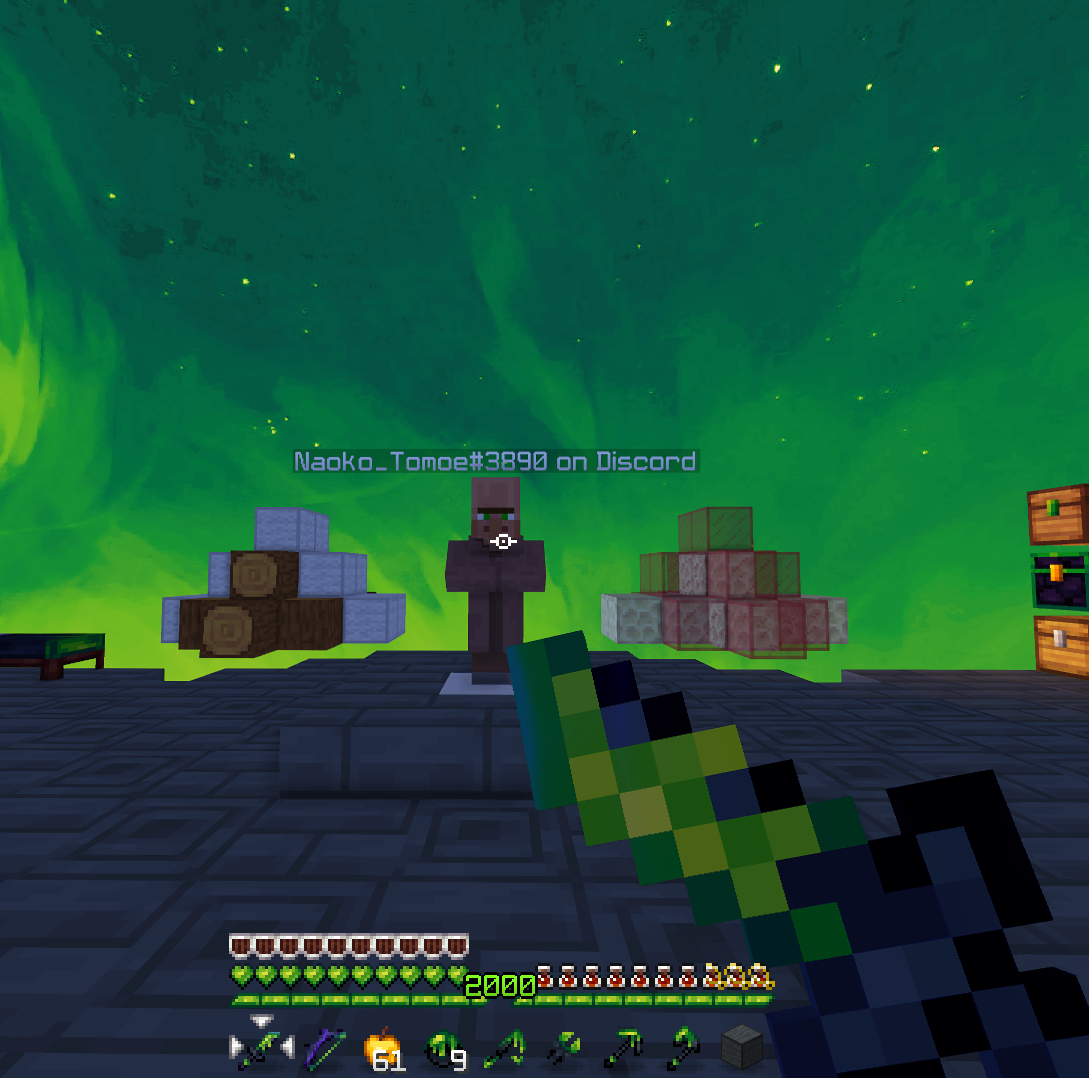Choose the golden apple stack of 61
Viewport: 1089px width, 1078px height.
point(384,1049)
